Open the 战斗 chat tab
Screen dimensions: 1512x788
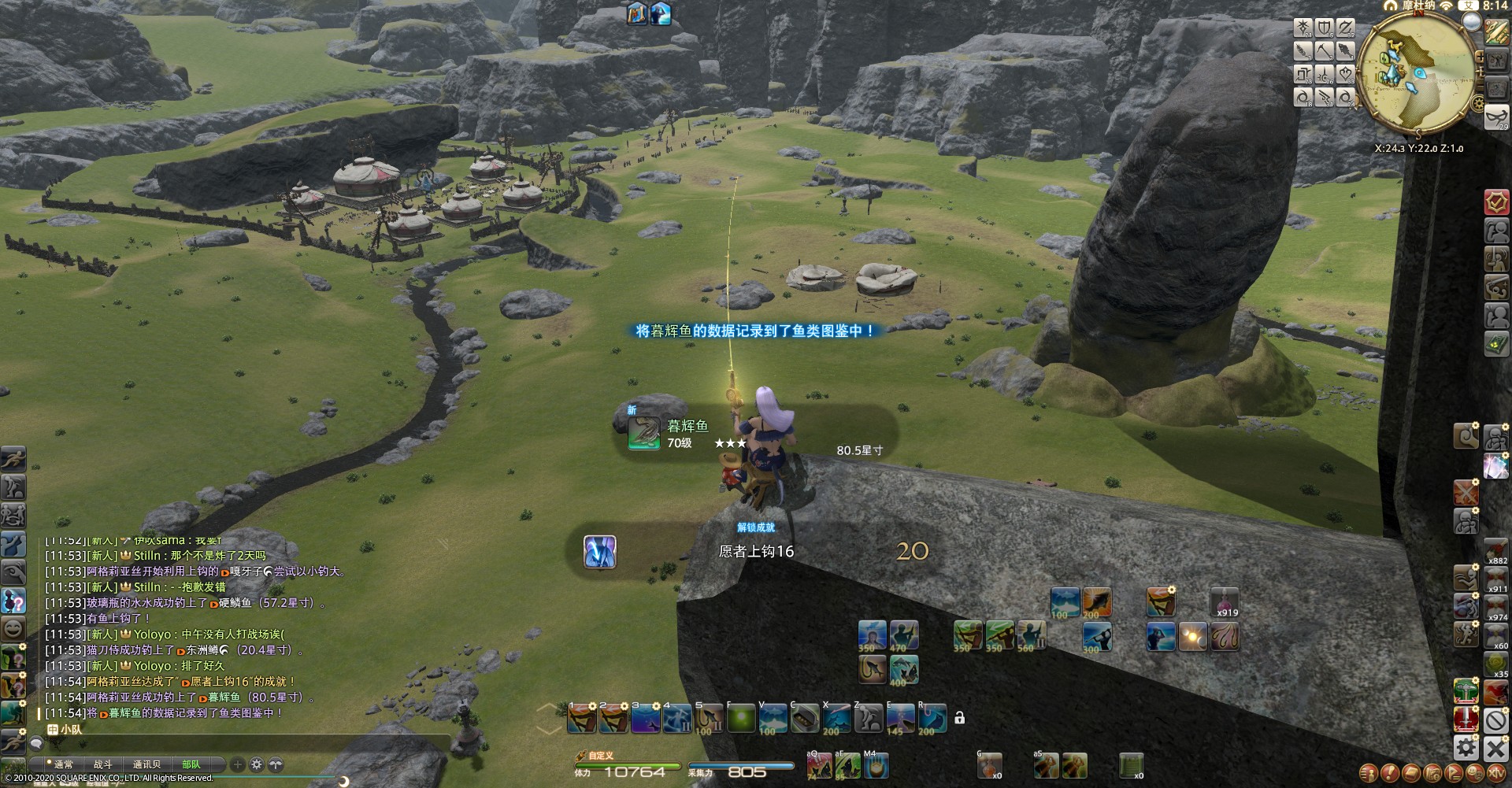[103, 764]
